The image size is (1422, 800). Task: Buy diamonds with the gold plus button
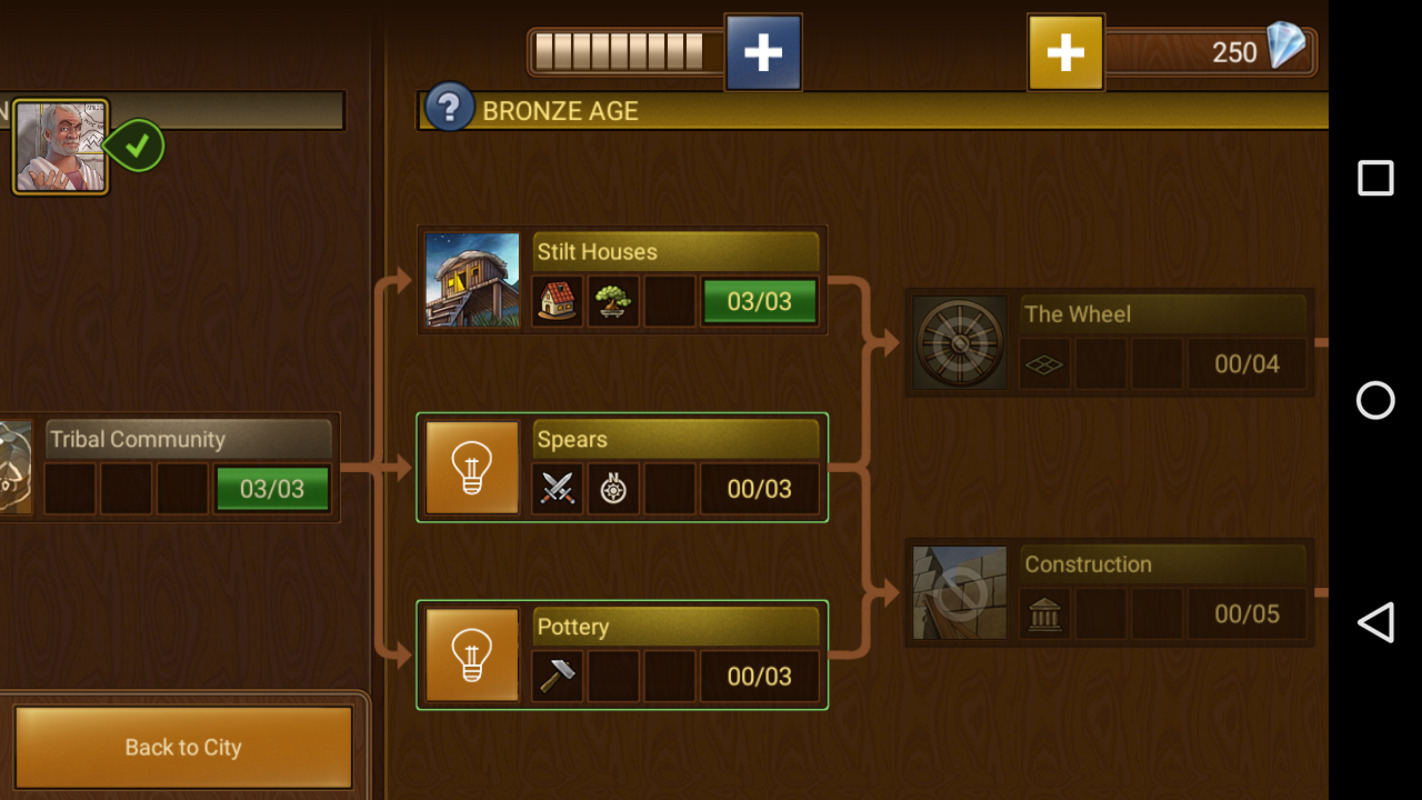pyautogui.click(x=1065, y=52)
